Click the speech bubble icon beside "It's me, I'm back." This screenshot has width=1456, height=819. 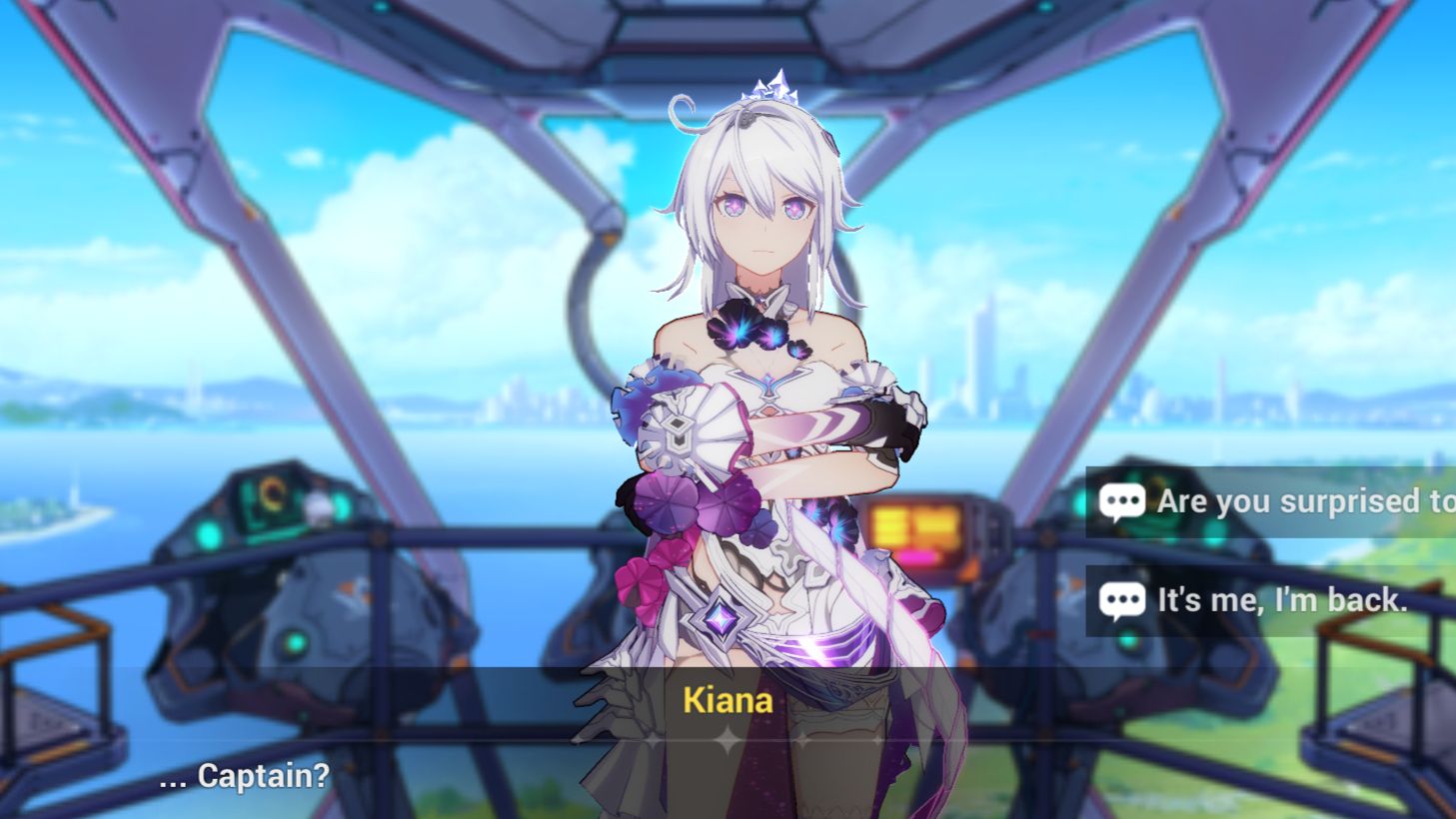(x=1122, y=599)
